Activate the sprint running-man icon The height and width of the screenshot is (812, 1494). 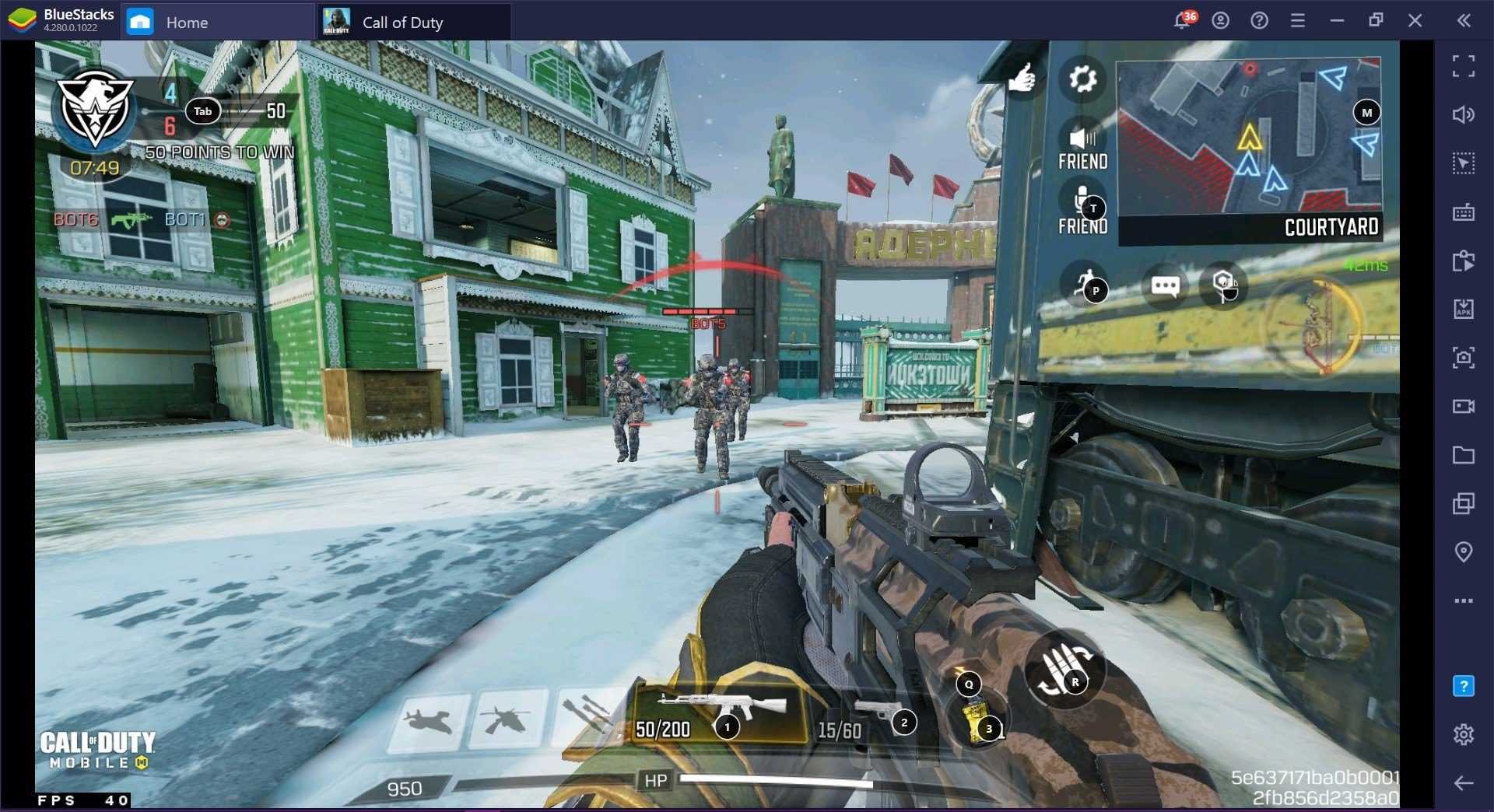[1084, 285]
